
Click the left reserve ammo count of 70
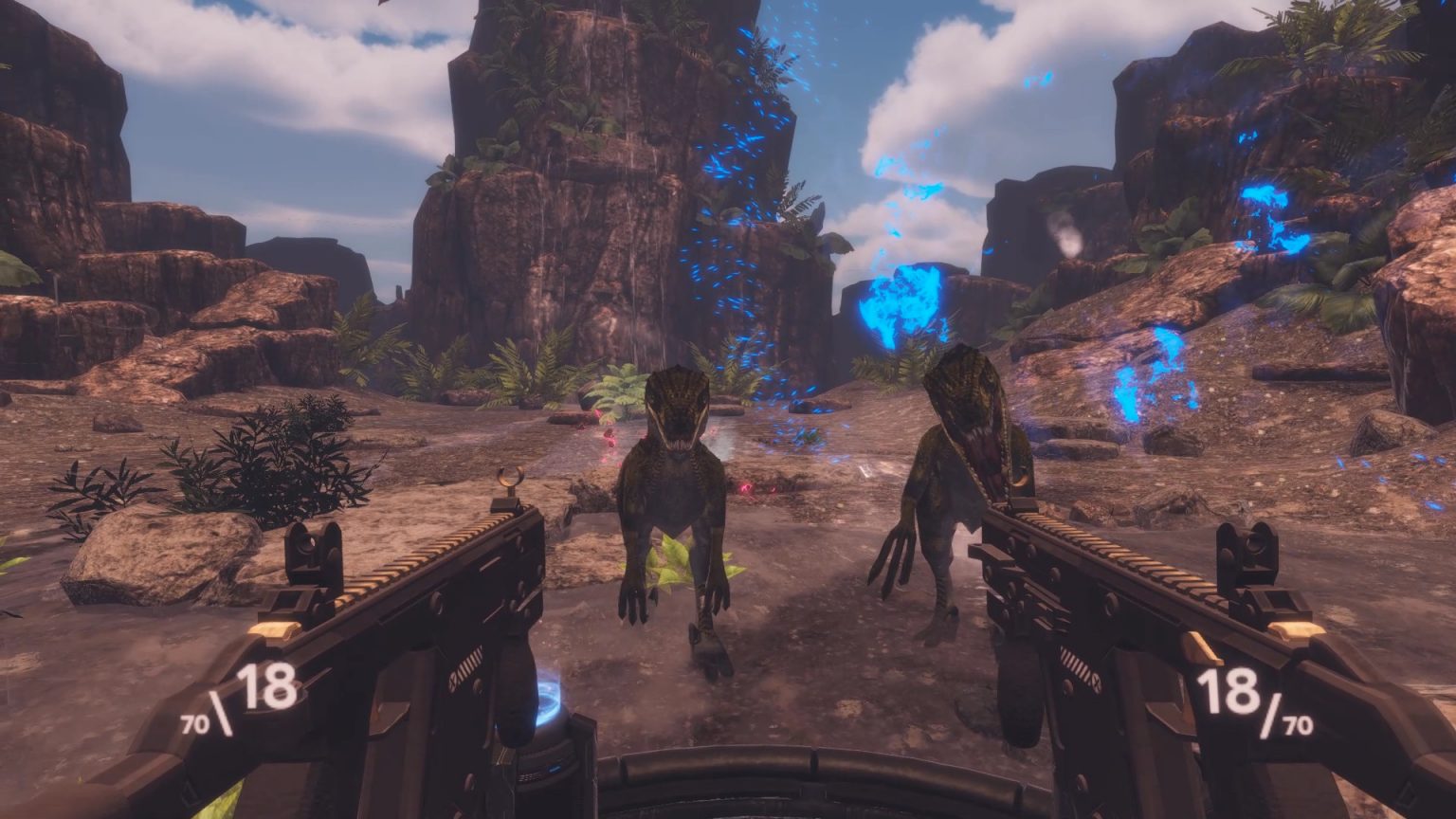[193, 725]
